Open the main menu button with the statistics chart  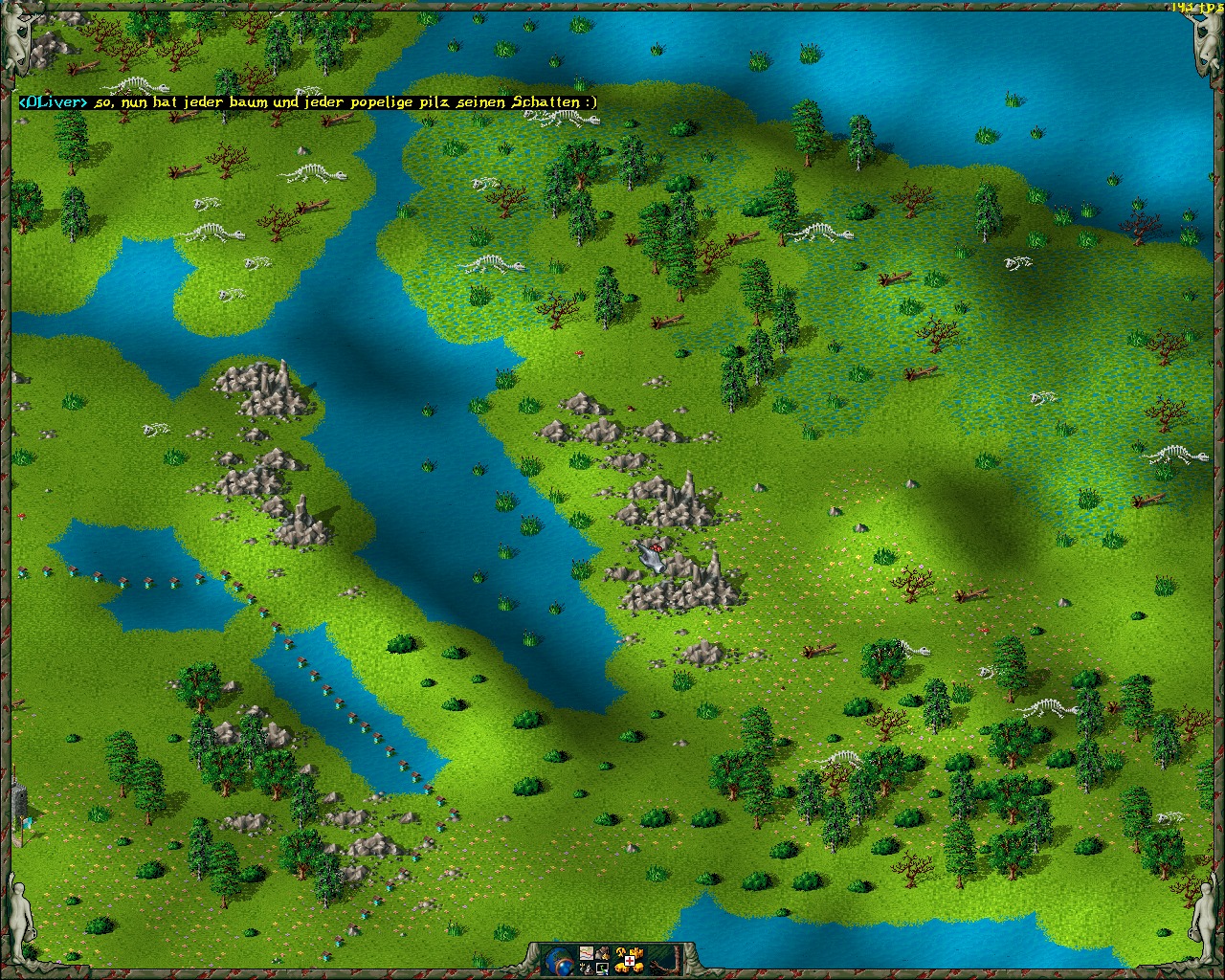point(587,953)
